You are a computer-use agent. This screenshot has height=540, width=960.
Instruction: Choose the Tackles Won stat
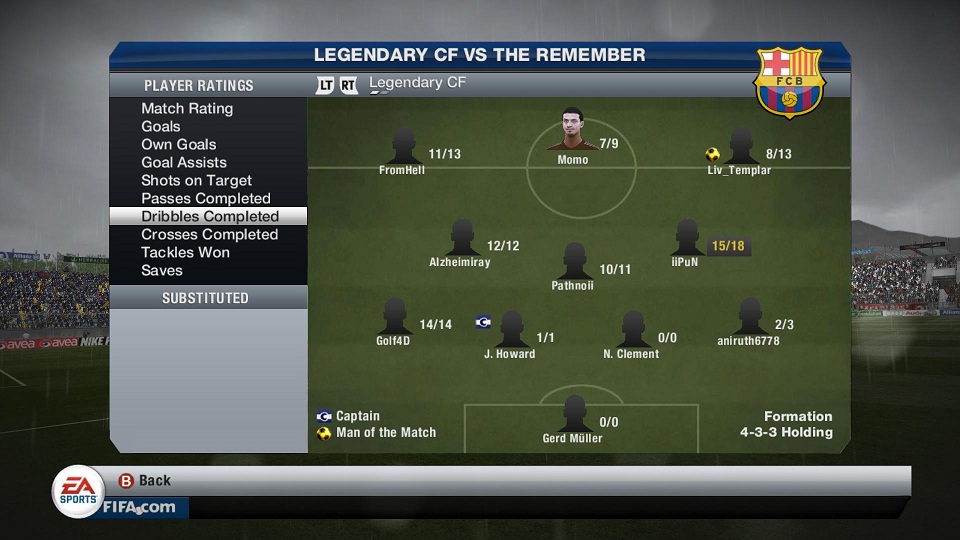[185, 252]
